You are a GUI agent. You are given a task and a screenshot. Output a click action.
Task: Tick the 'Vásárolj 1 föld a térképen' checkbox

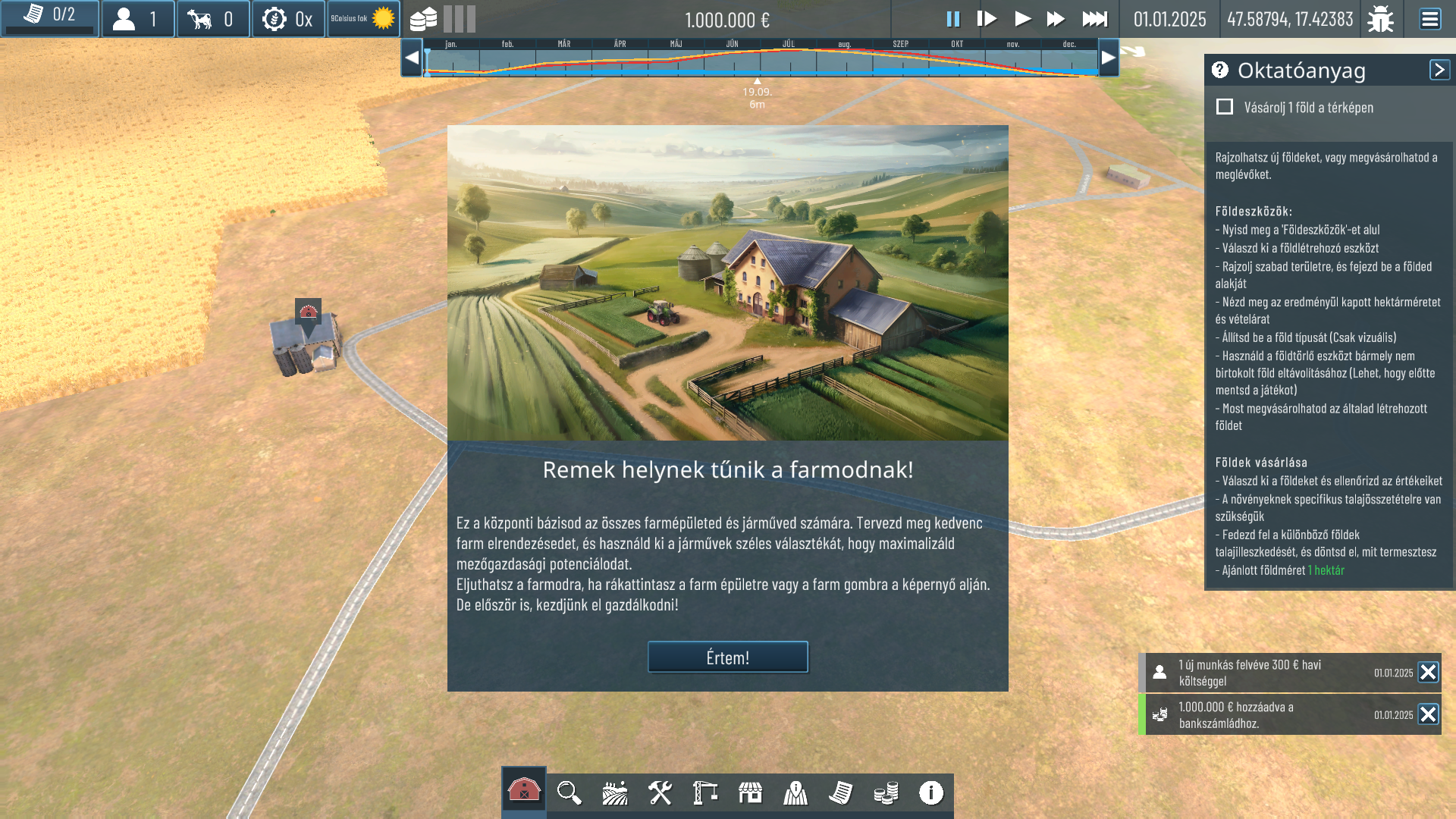pos(1225,107)
